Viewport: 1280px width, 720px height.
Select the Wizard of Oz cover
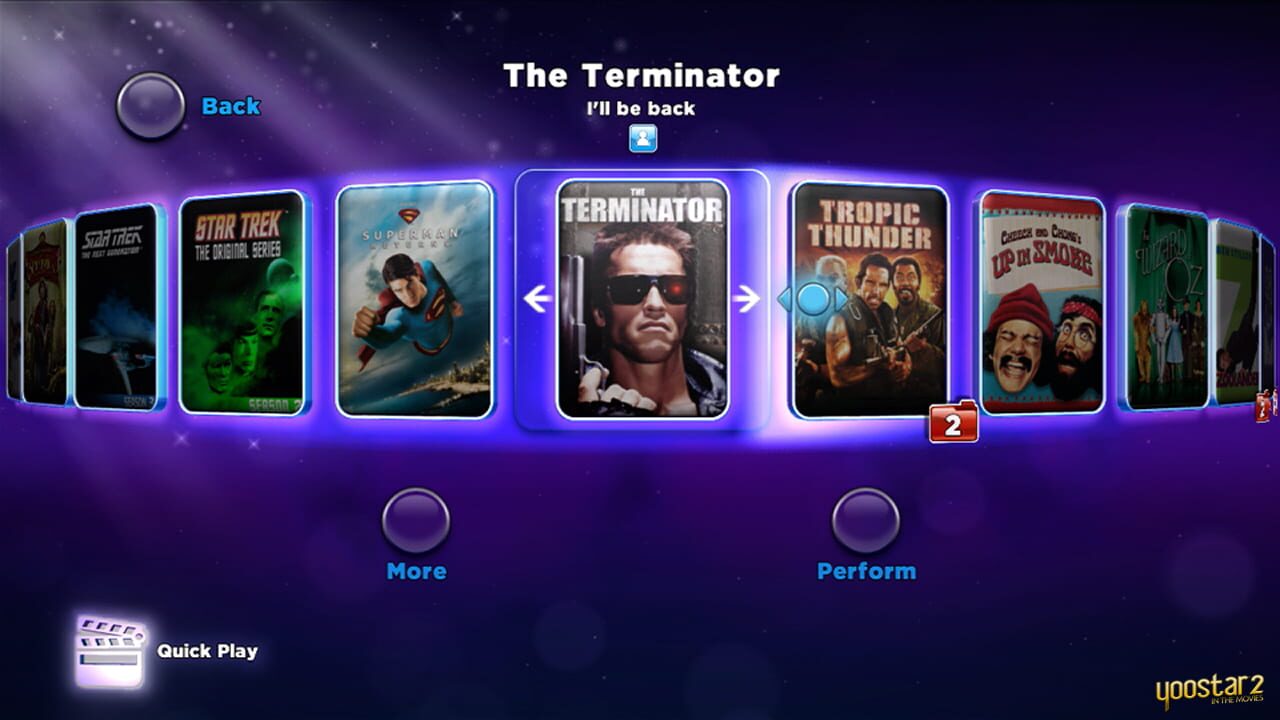point(1170,300)
